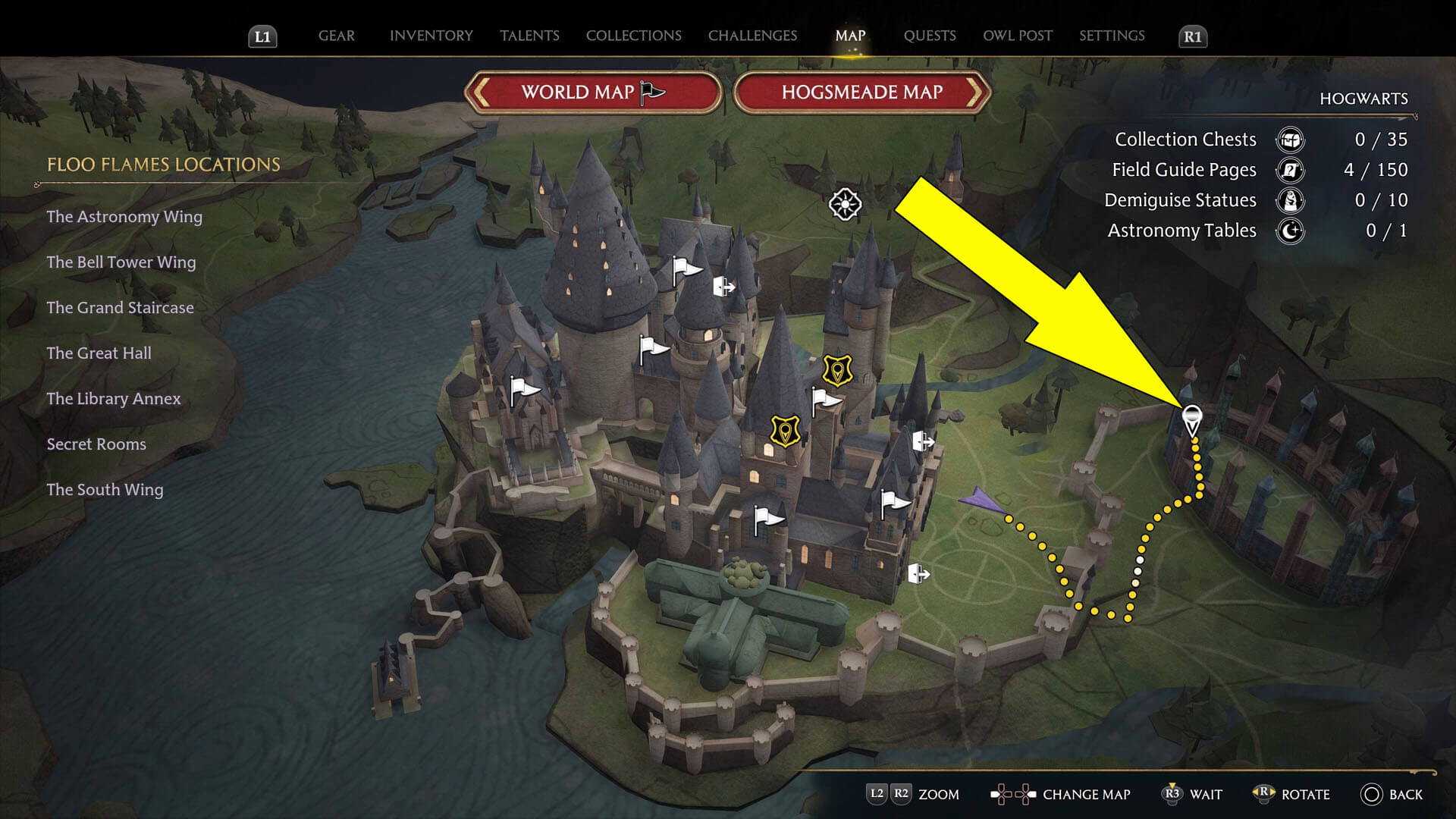This screenshot has width=1456, height=819.
Task: Expand the left arrow on World Map banner
Action: [x=480, y=92]
